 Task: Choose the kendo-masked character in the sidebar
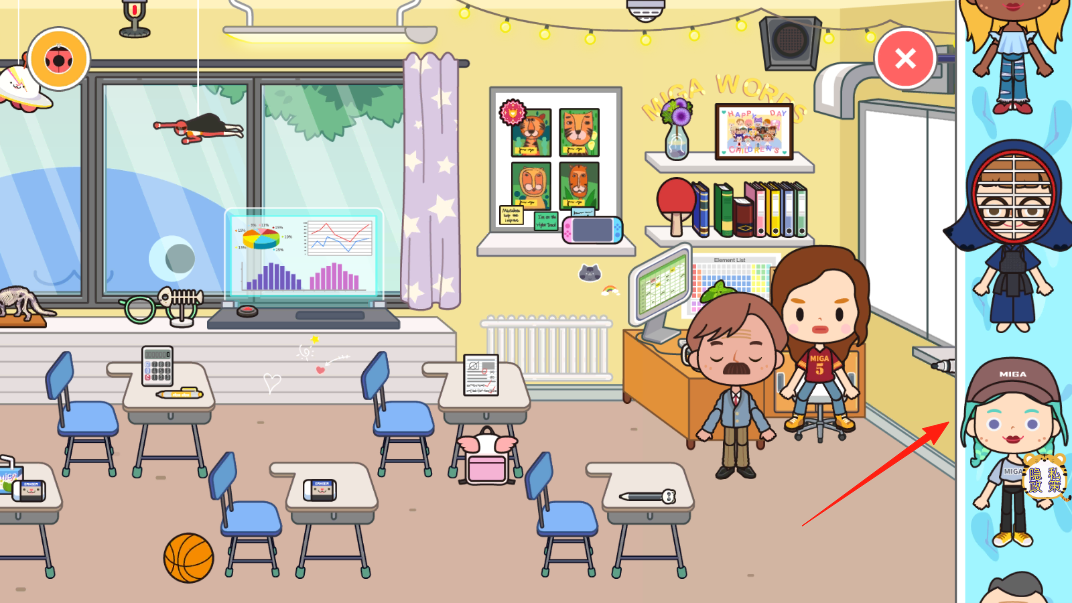click(1011, 235)
